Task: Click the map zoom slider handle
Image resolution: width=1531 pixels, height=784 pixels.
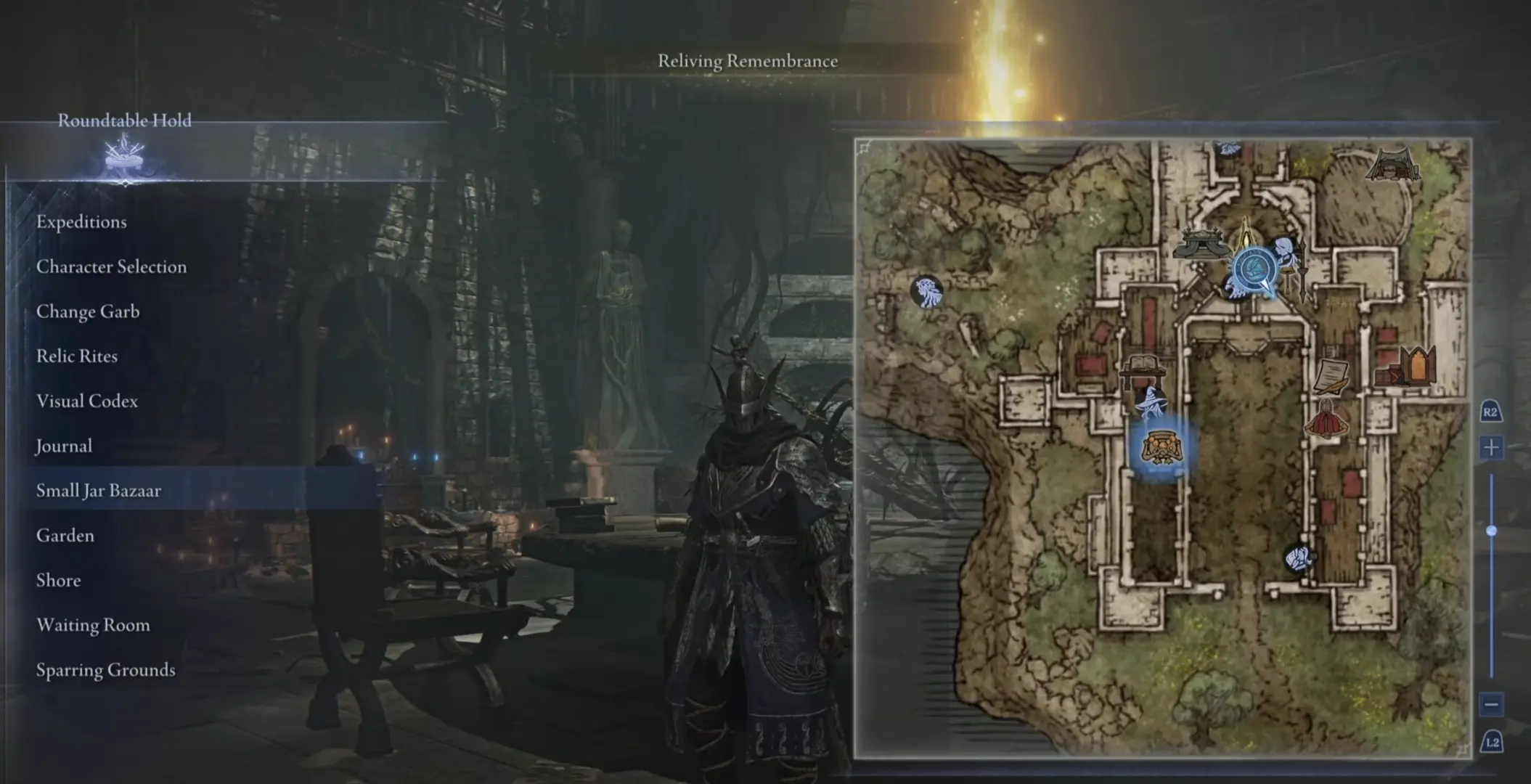Action: (1491, 531)
